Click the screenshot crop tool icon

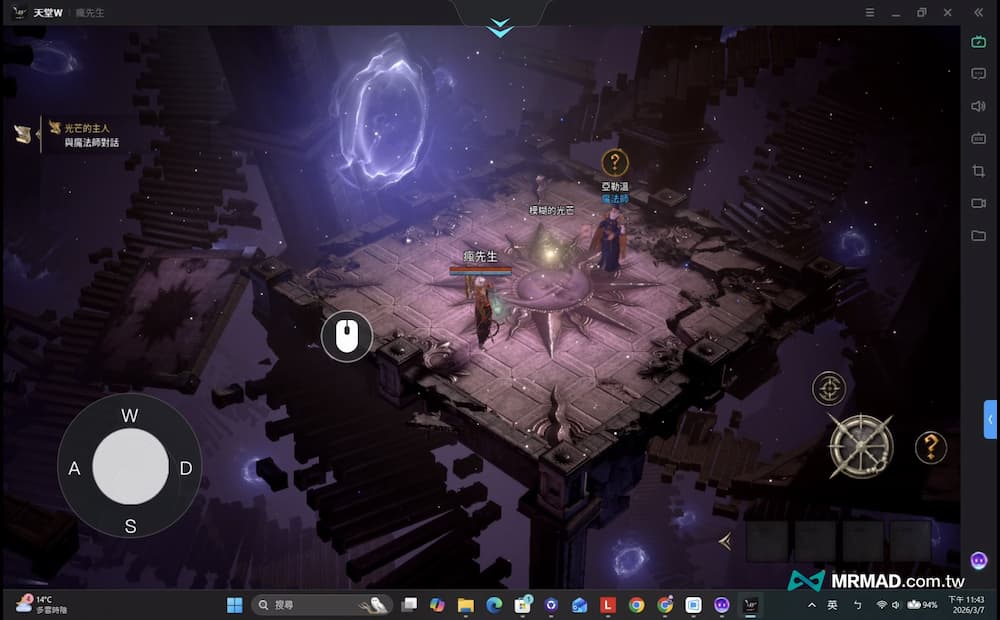pos(979,171)
